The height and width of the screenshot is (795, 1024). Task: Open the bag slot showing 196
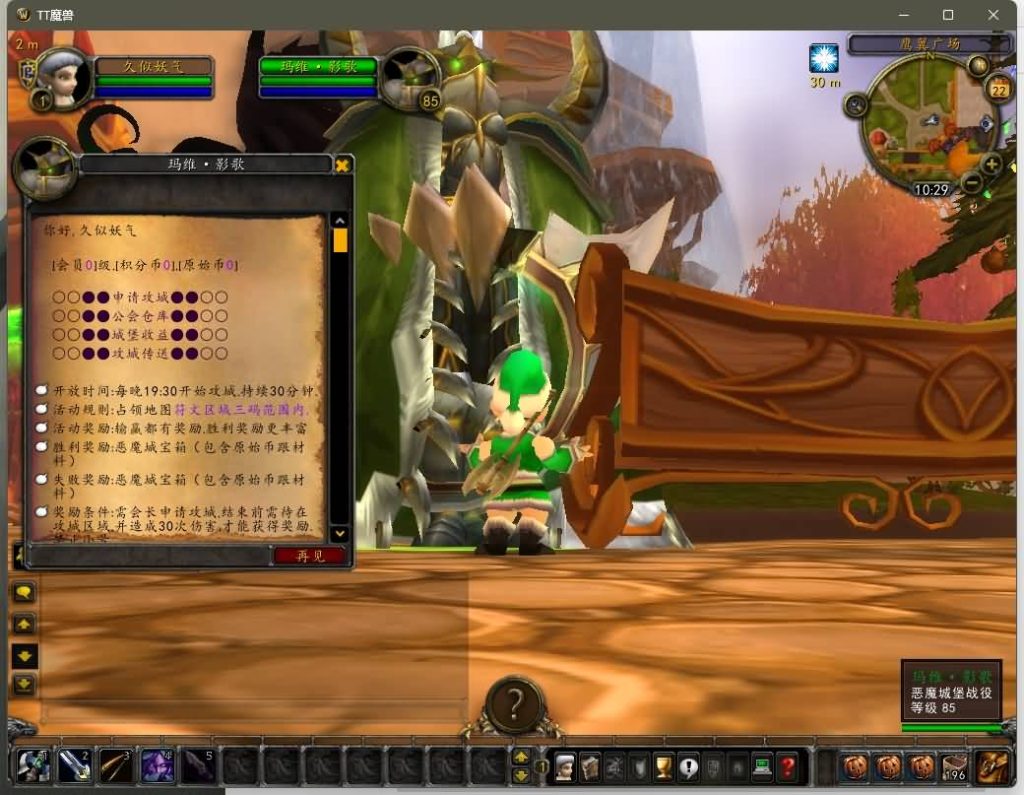pyautogui.click(x=956, y=767)
